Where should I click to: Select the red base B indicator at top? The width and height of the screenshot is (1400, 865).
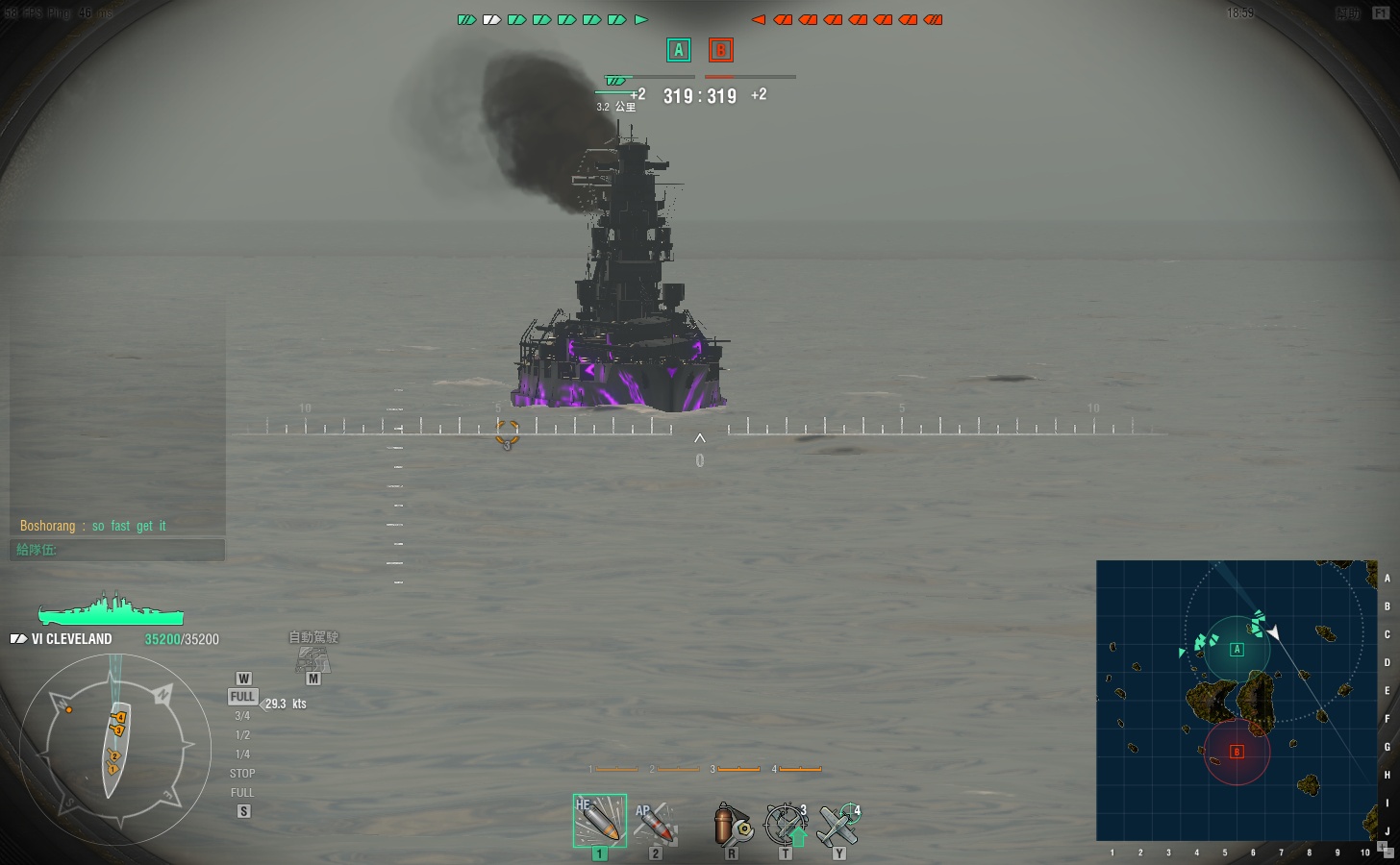[x=720, y=50]
